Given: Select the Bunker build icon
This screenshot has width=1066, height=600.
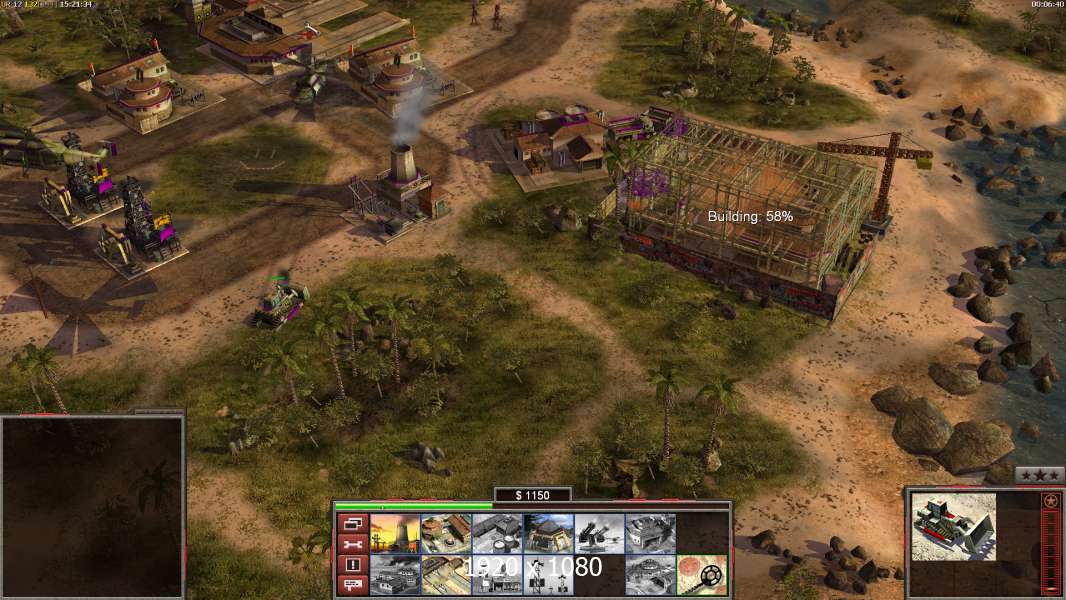Looking at the screenshot, I should tap(548, 534).
